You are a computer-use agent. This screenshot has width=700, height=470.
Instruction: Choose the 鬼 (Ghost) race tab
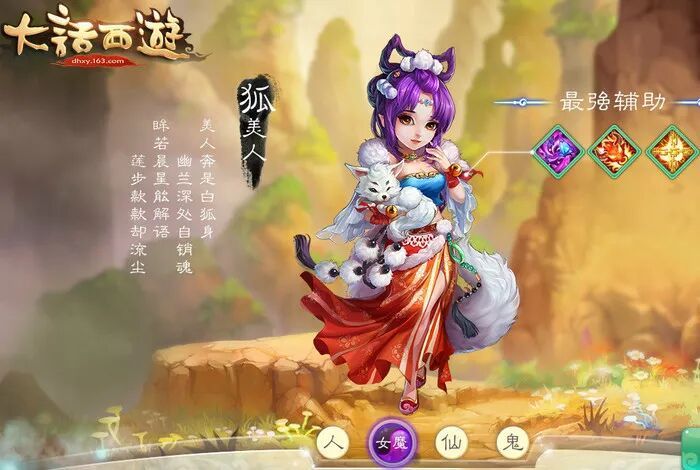coord(509,442)
